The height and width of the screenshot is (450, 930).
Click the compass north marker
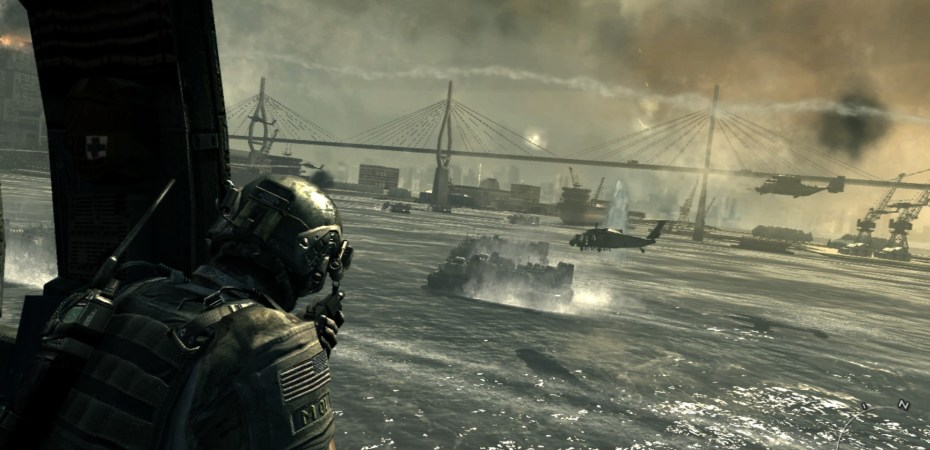903,405
